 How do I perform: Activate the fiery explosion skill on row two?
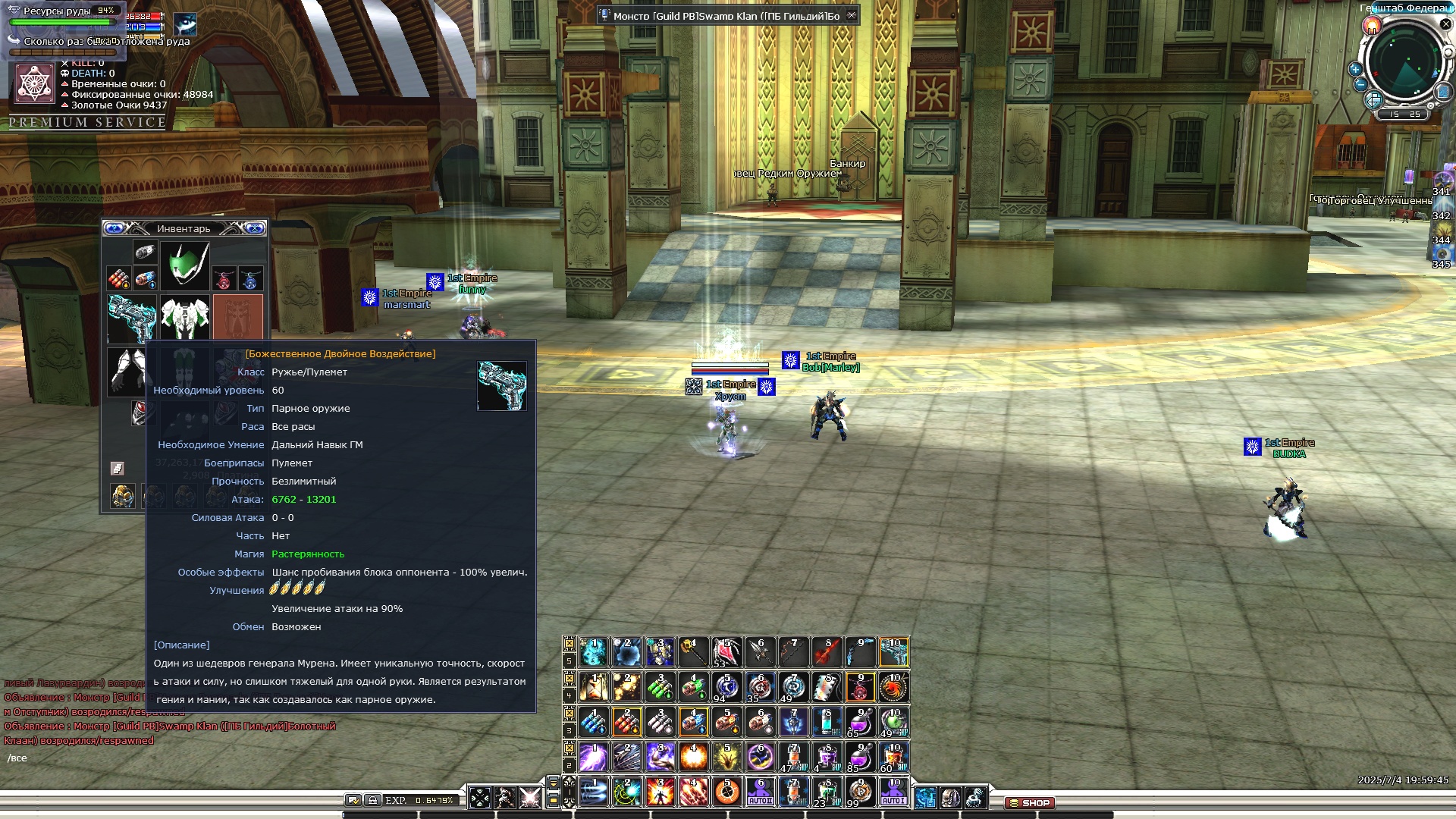click(x=693, y=757)
